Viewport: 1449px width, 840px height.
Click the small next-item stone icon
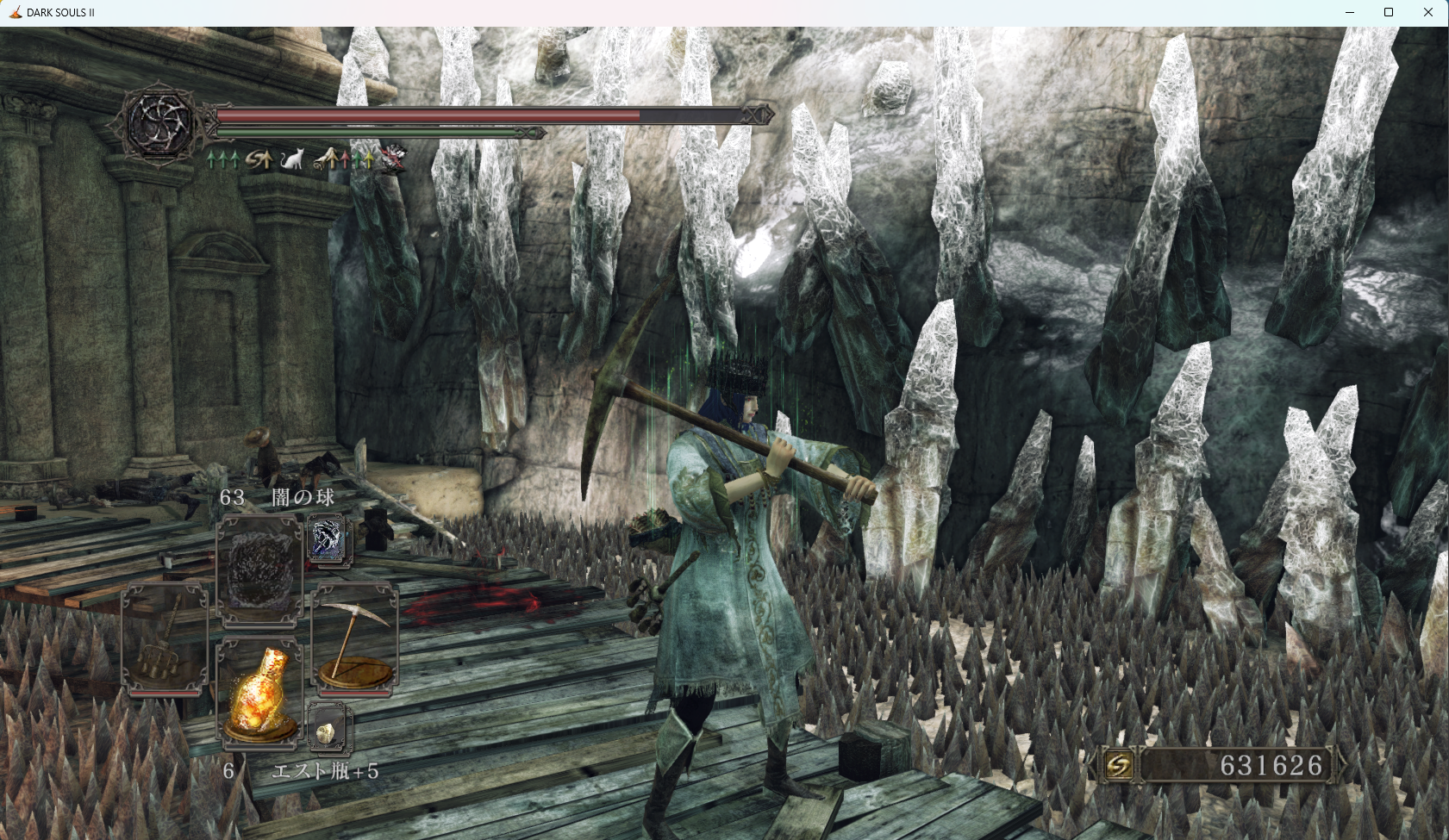pos(328,729)
